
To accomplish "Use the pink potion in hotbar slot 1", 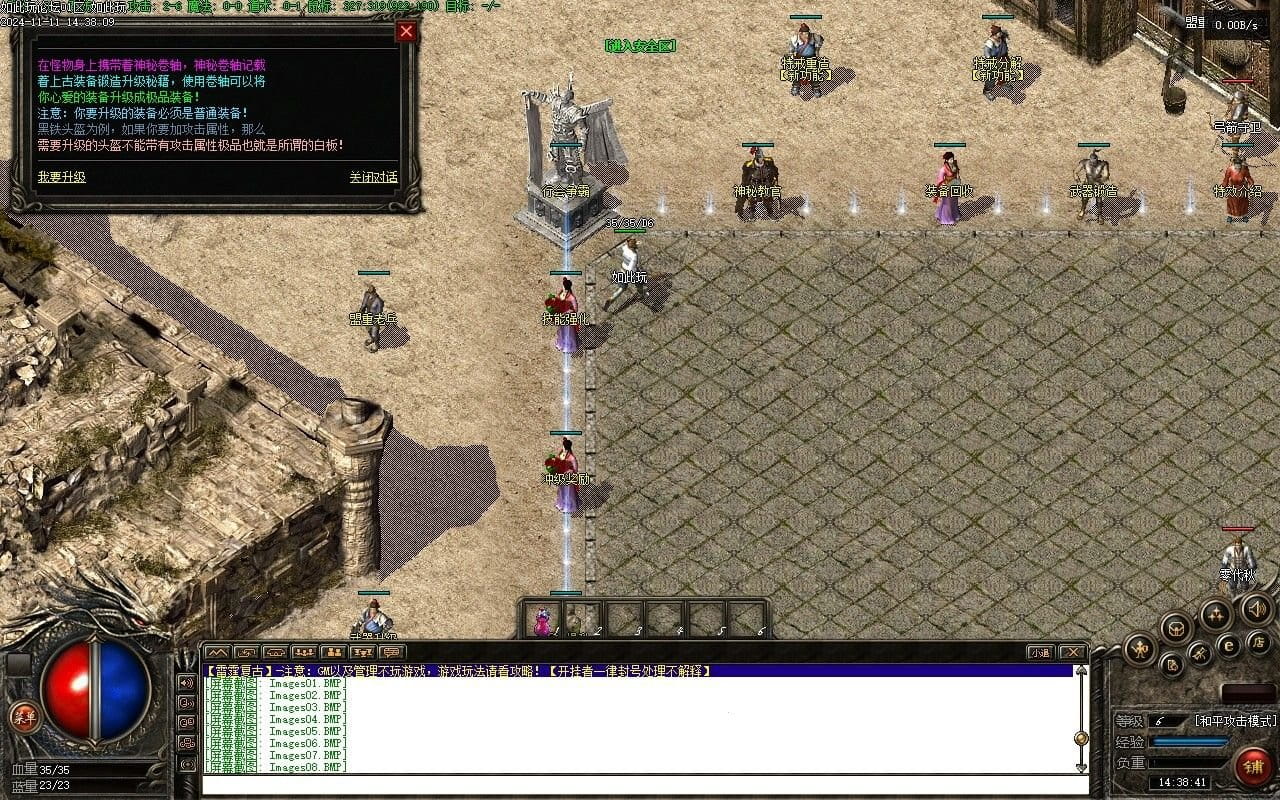I will tap(542, 621).
